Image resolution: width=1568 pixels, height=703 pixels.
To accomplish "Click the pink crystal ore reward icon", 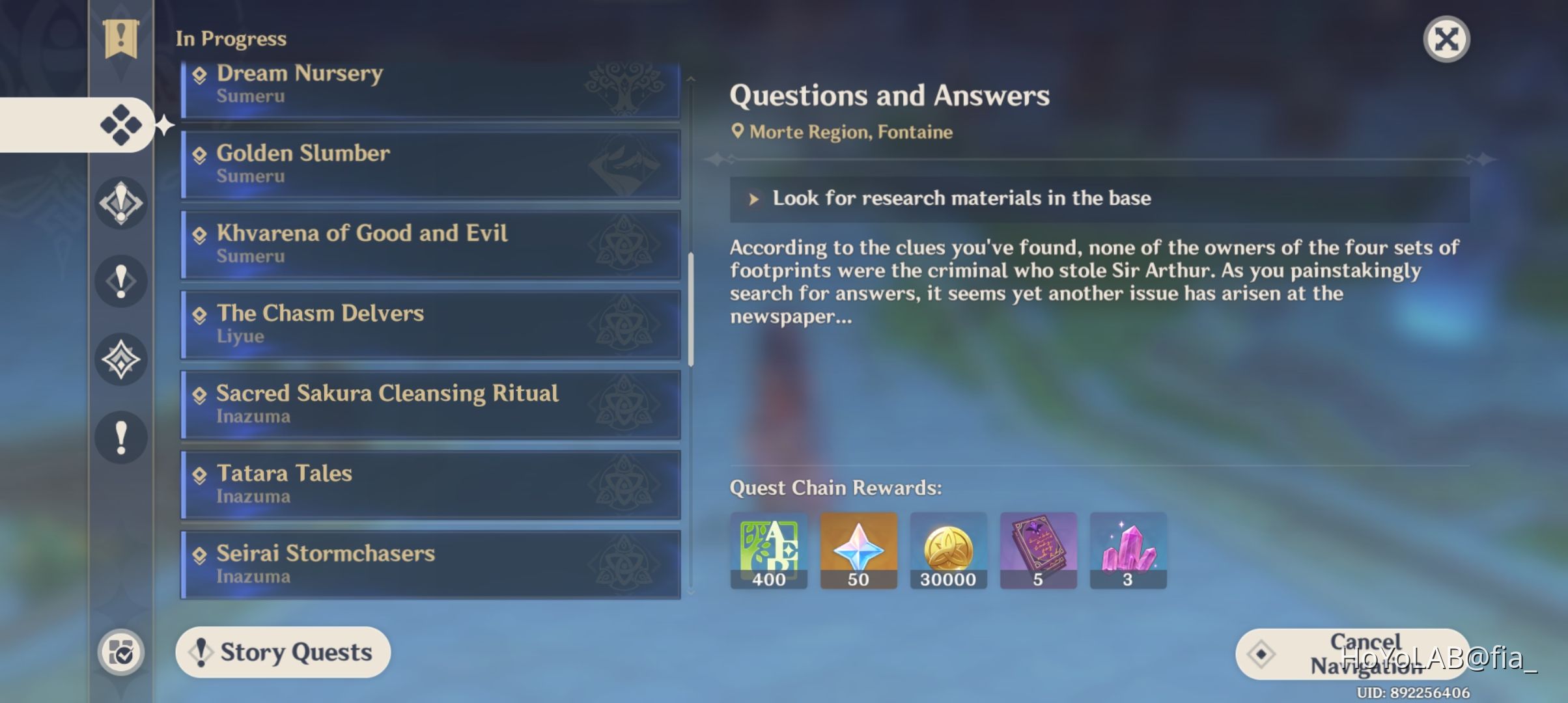I will (1128, 550).
